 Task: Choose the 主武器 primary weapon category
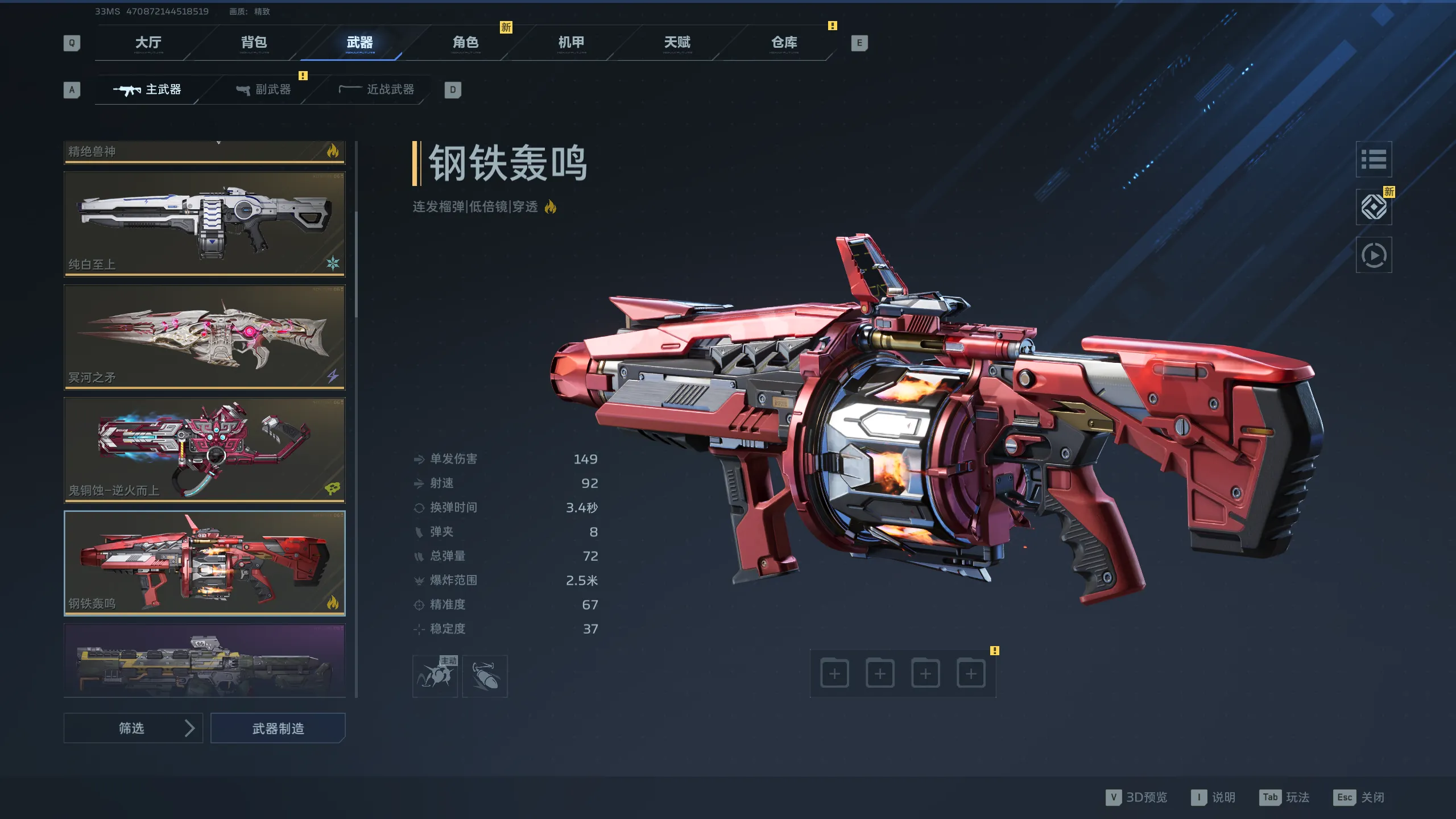click(x=148, y=90)
